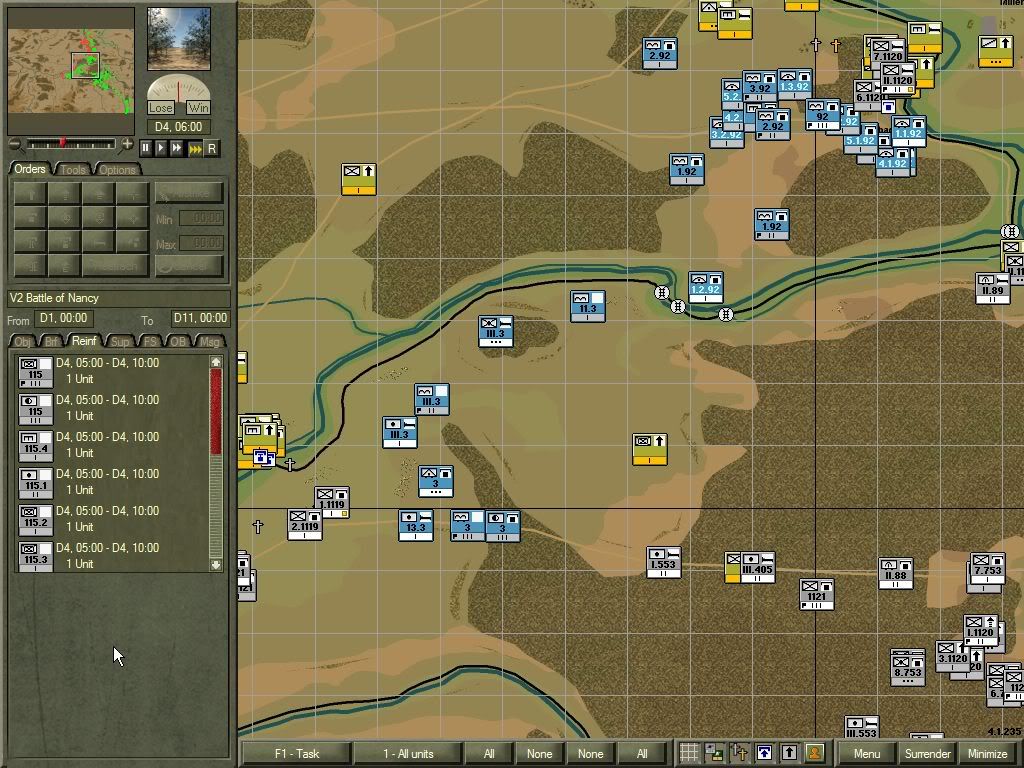Image resolution: width=1024 pixels, height=768 pixels.
Task: Click the Surrender button
Action: (x=927, y=753)
